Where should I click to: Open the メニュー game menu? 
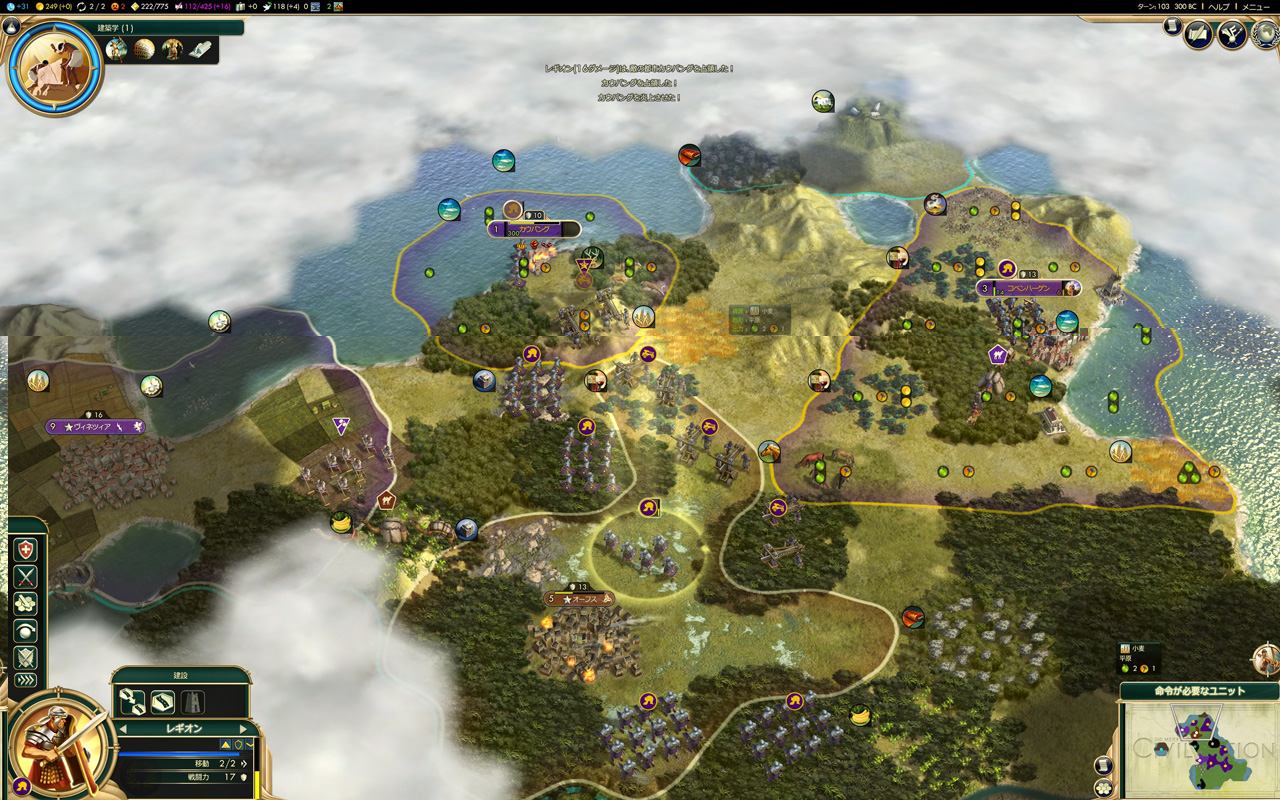point(1256,6)
